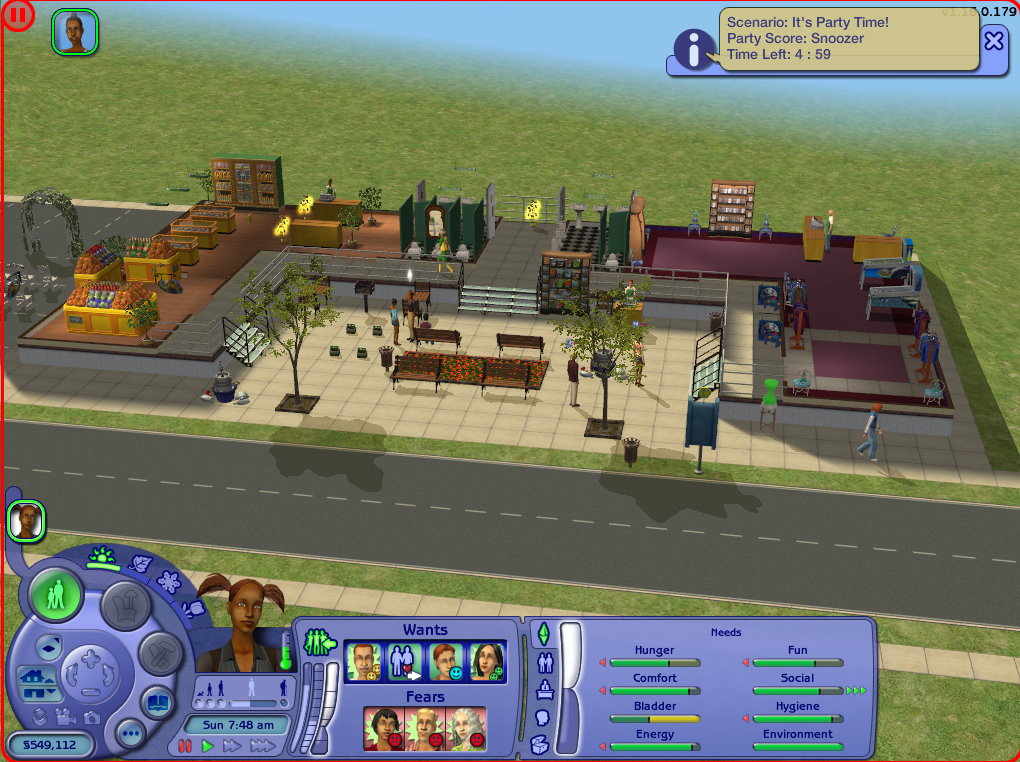The height and width of the screenshot is (762, 1020).
Task: Set game speed to triple fast-forward
Action: tap(262, 746)
